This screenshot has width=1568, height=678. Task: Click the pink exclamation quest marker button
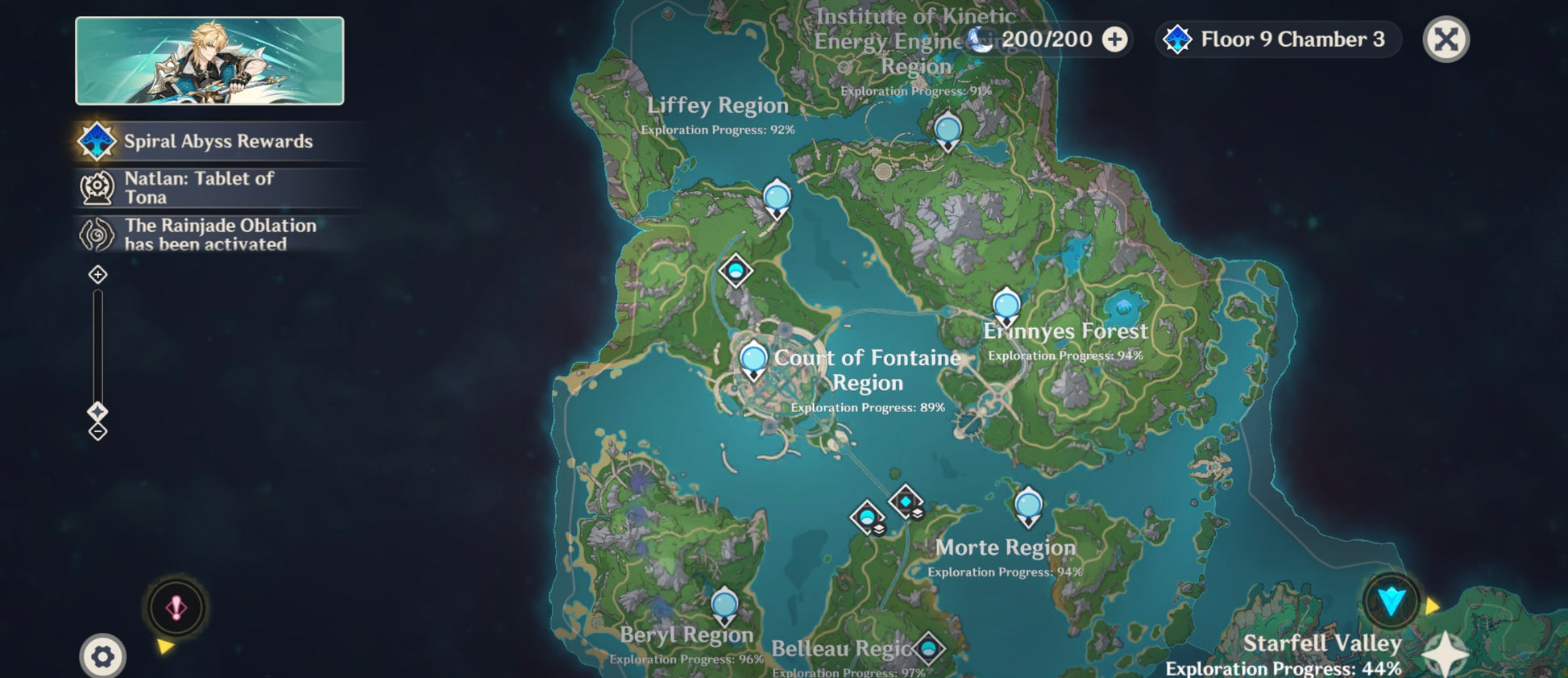[x=176, y=608]
